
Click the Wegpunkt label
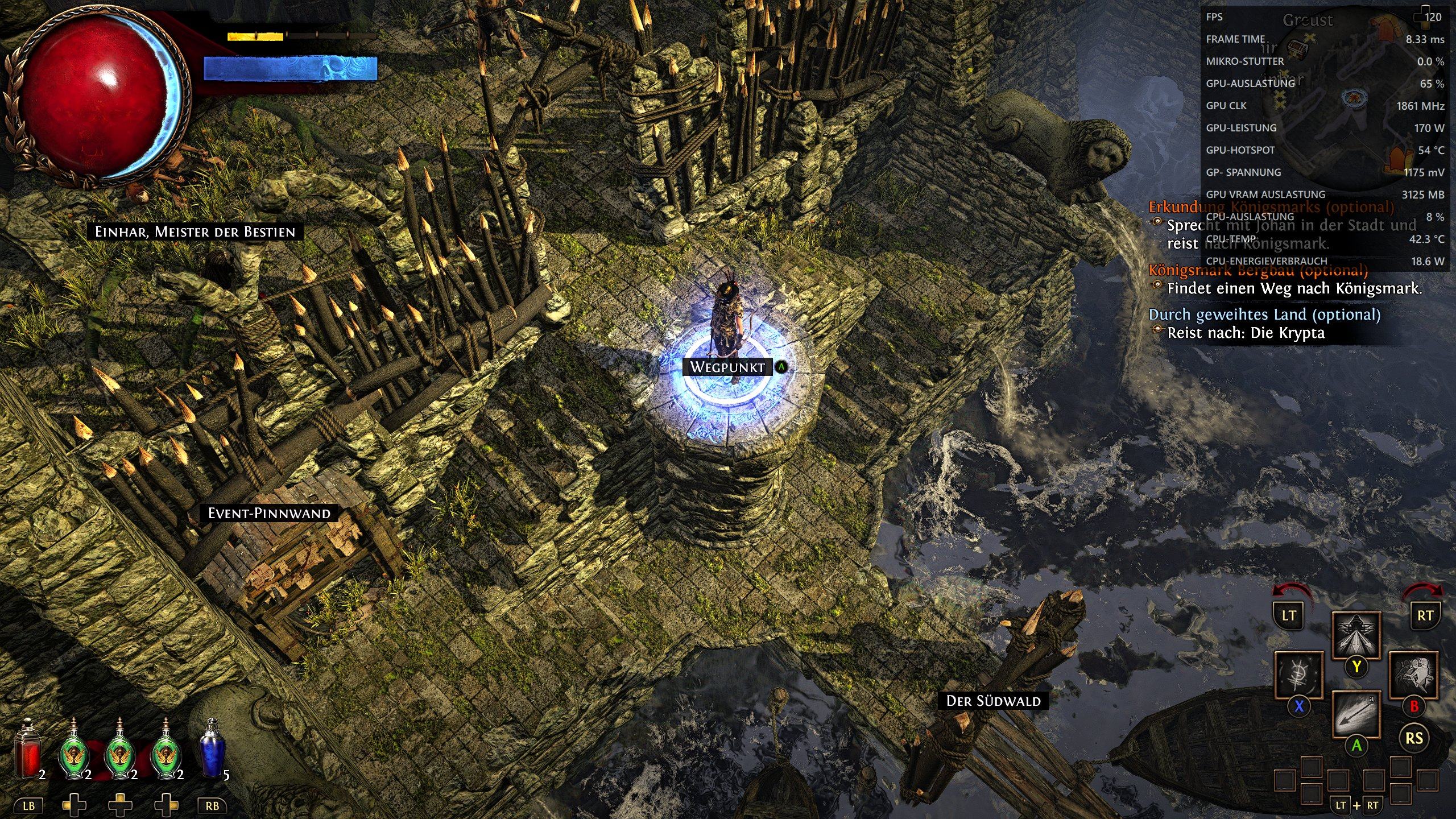pos(727,367)
